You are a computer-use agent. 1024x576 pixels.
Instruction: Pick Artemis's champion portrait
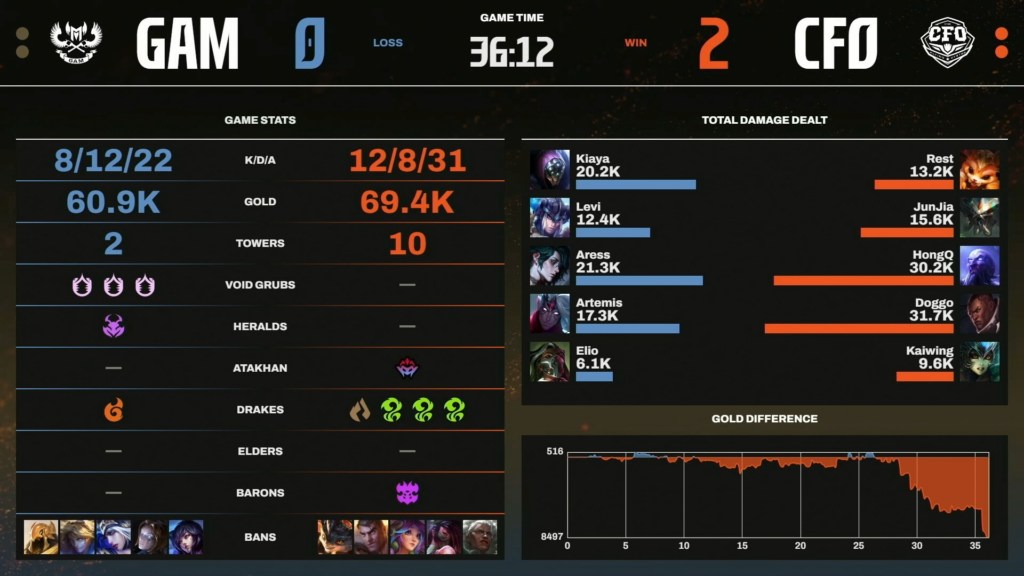(549, 313)
